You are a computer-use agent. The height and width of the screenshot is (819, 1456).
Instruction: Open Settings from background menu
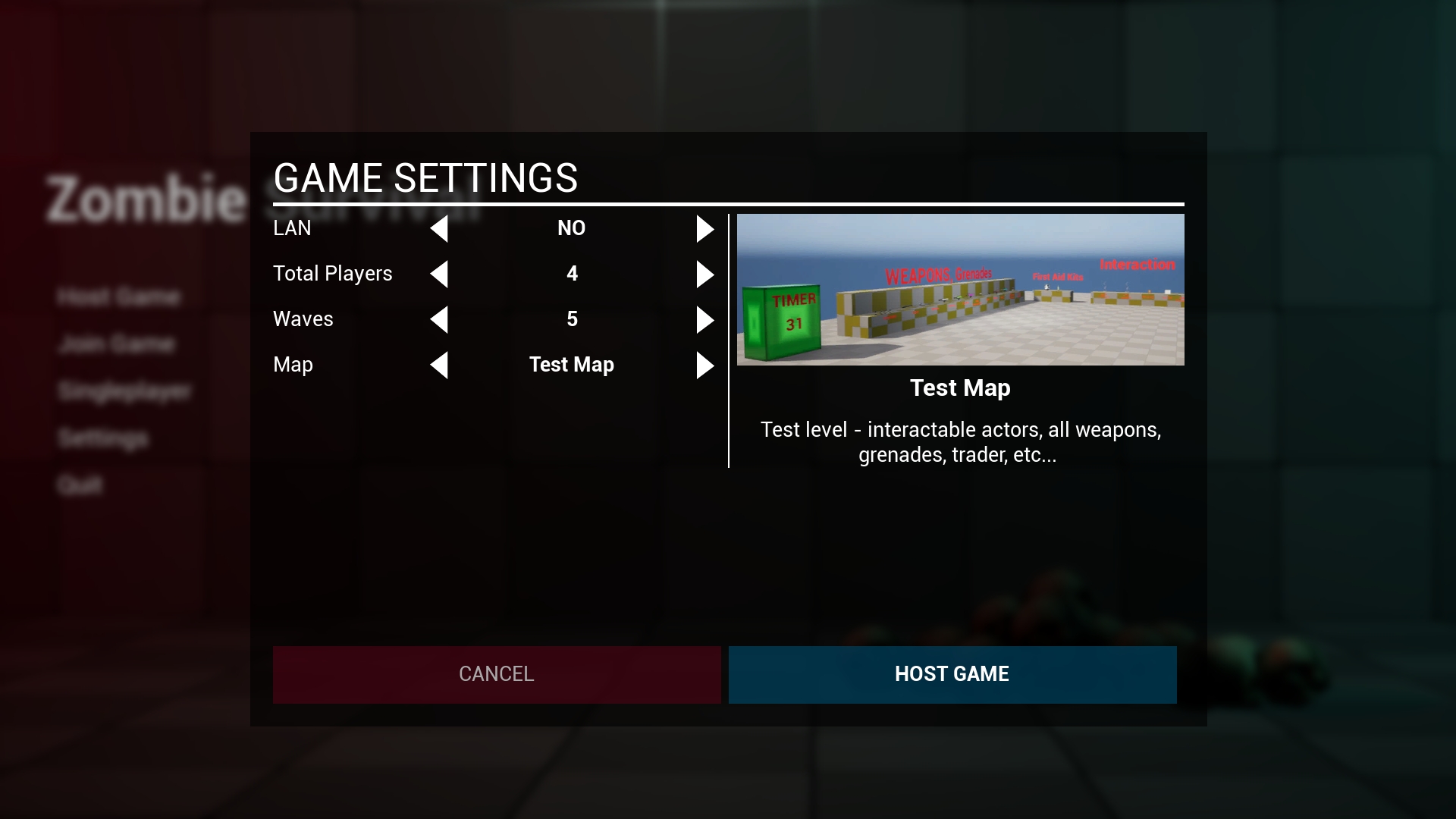pos(105,438)
